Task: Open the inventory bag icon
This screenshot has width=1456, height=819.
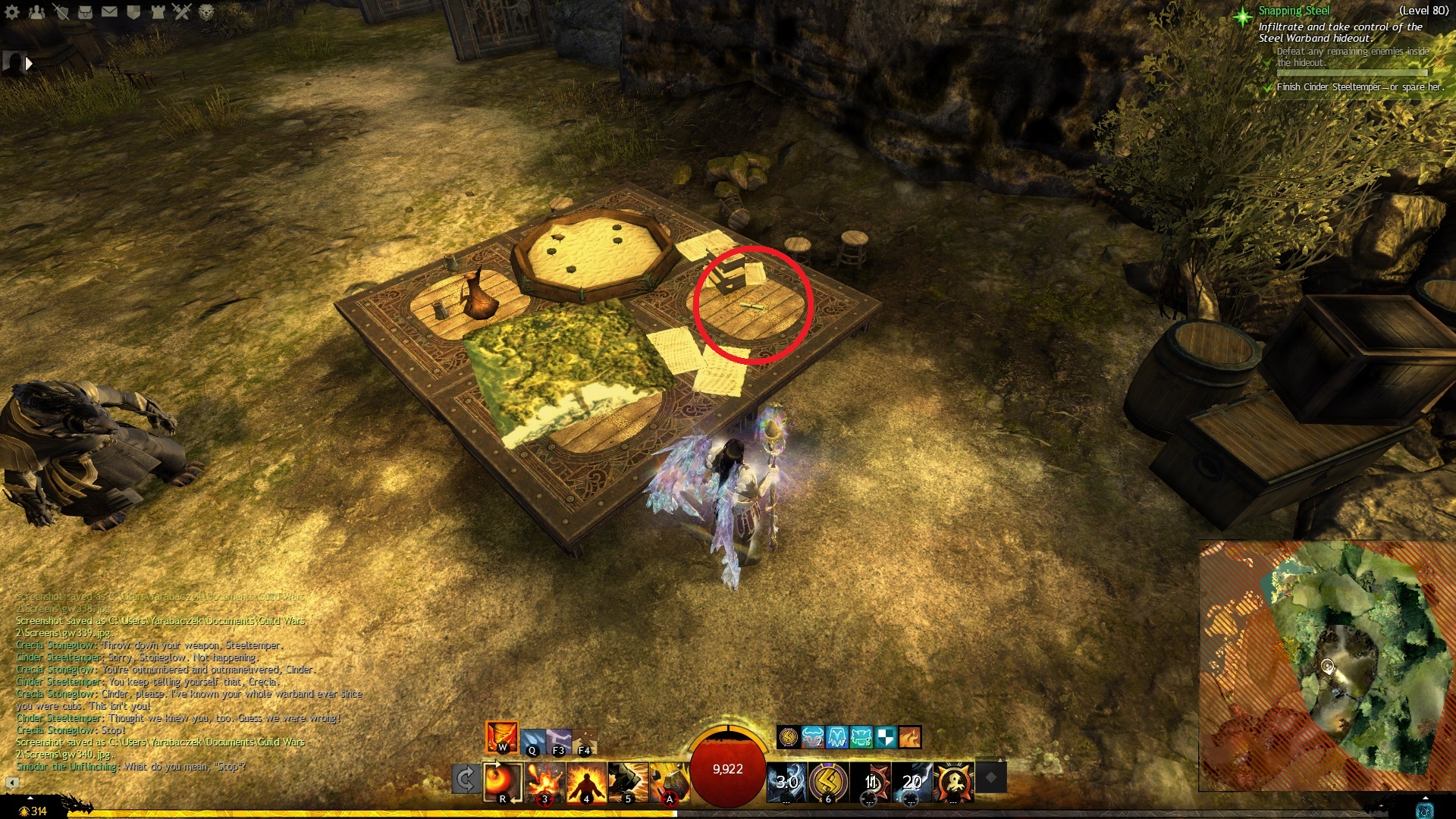Action: tap(86, 11)
